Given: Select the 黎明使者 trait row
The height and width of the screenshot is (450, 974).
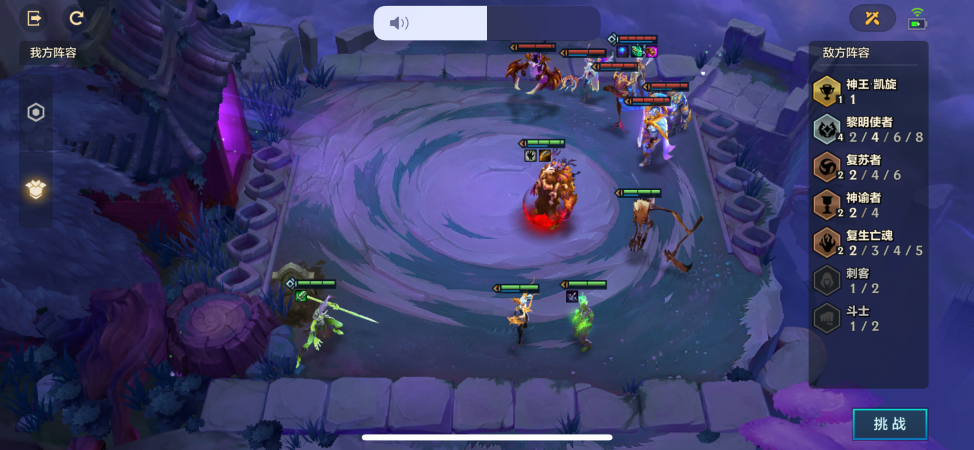Looking at the screenshot, I should point(868,130).
